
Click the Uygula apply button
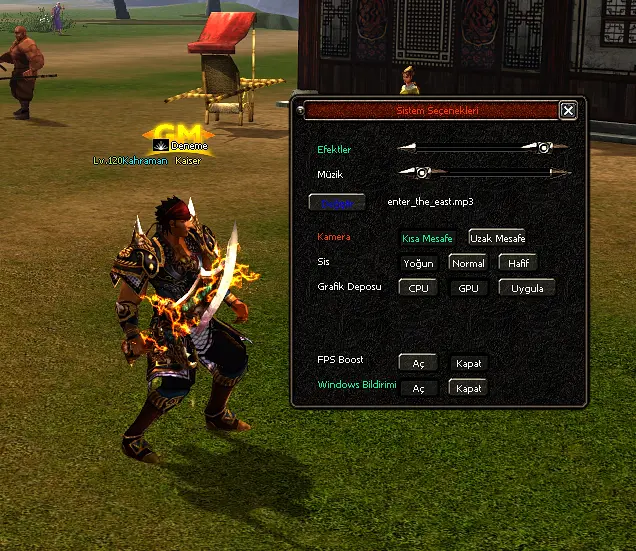click(x=527, y=288)
